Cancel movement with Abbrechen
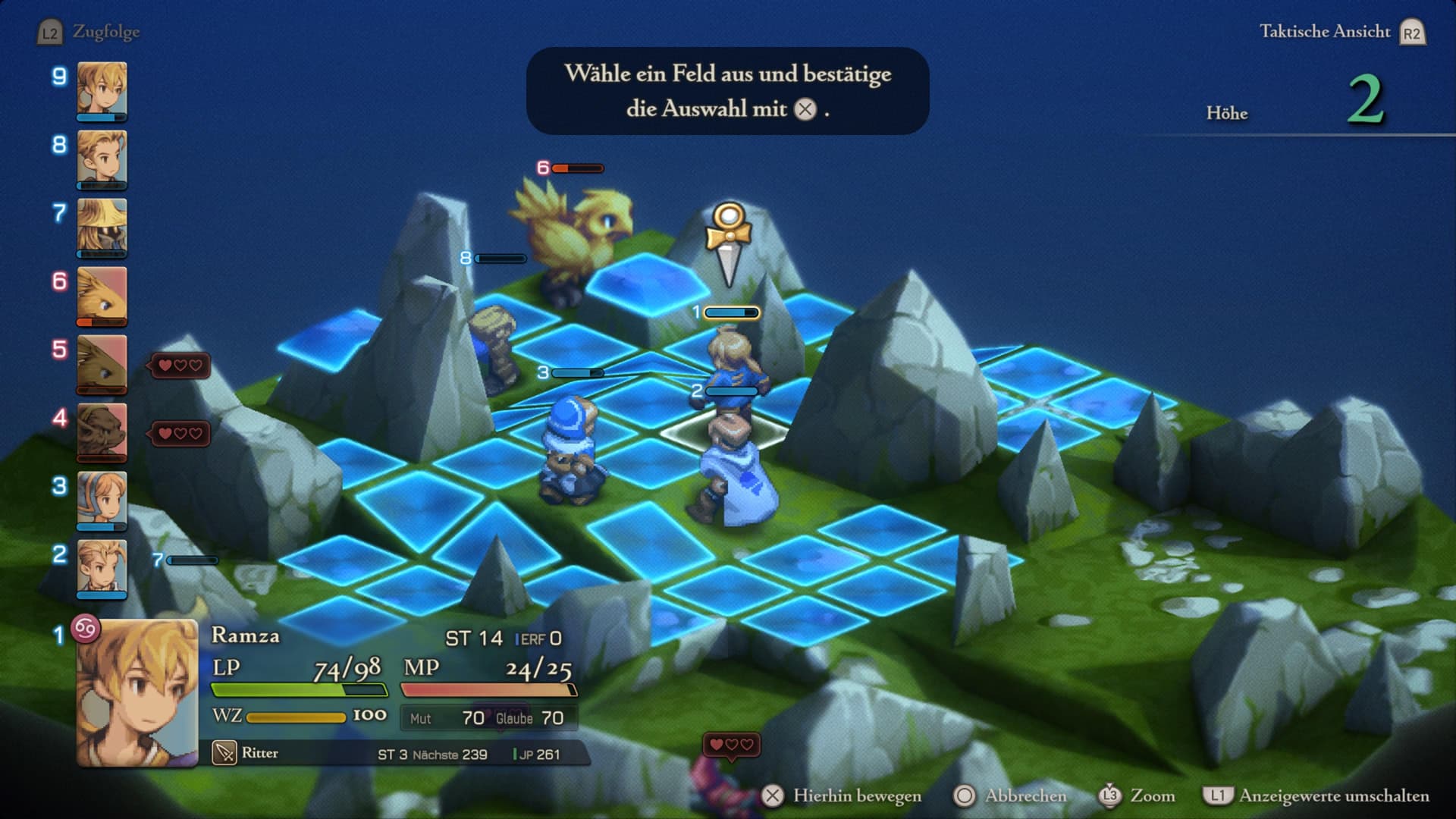Screen dimensions: 1456x819 [1010, 795]
